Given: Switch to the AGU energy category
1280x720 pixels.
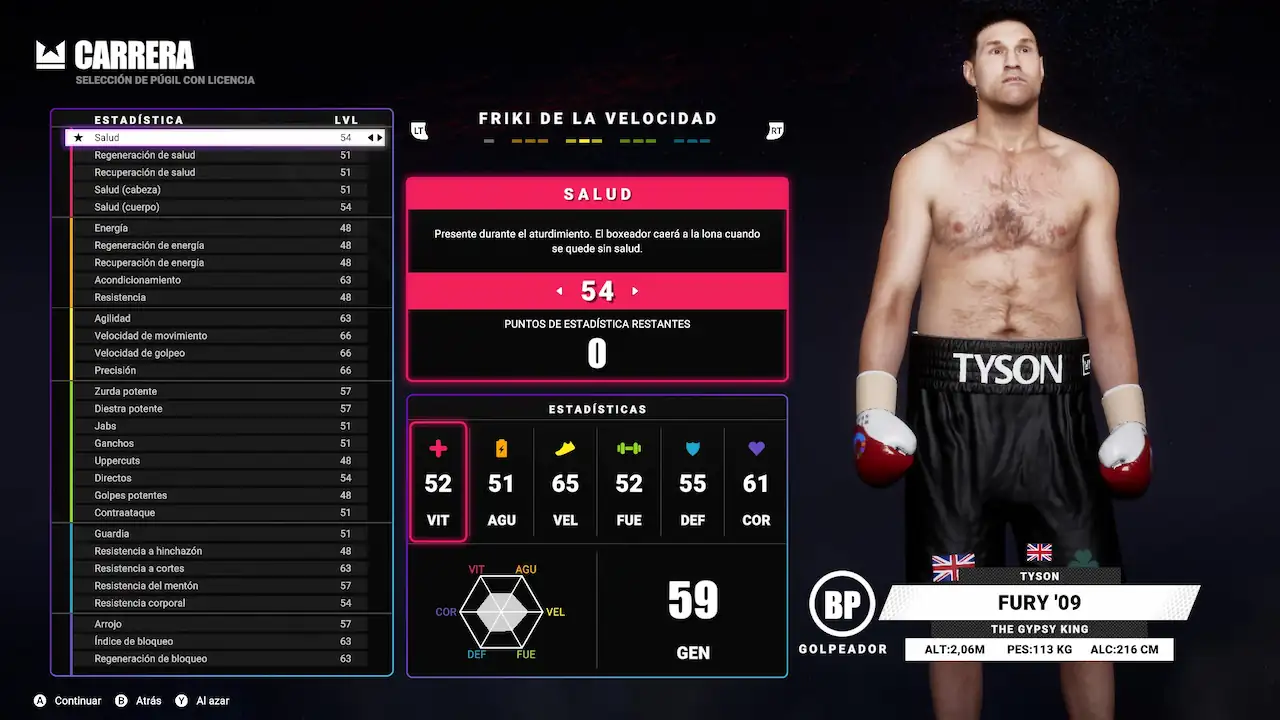Looking at the screenshot, I should click(501, 482).
